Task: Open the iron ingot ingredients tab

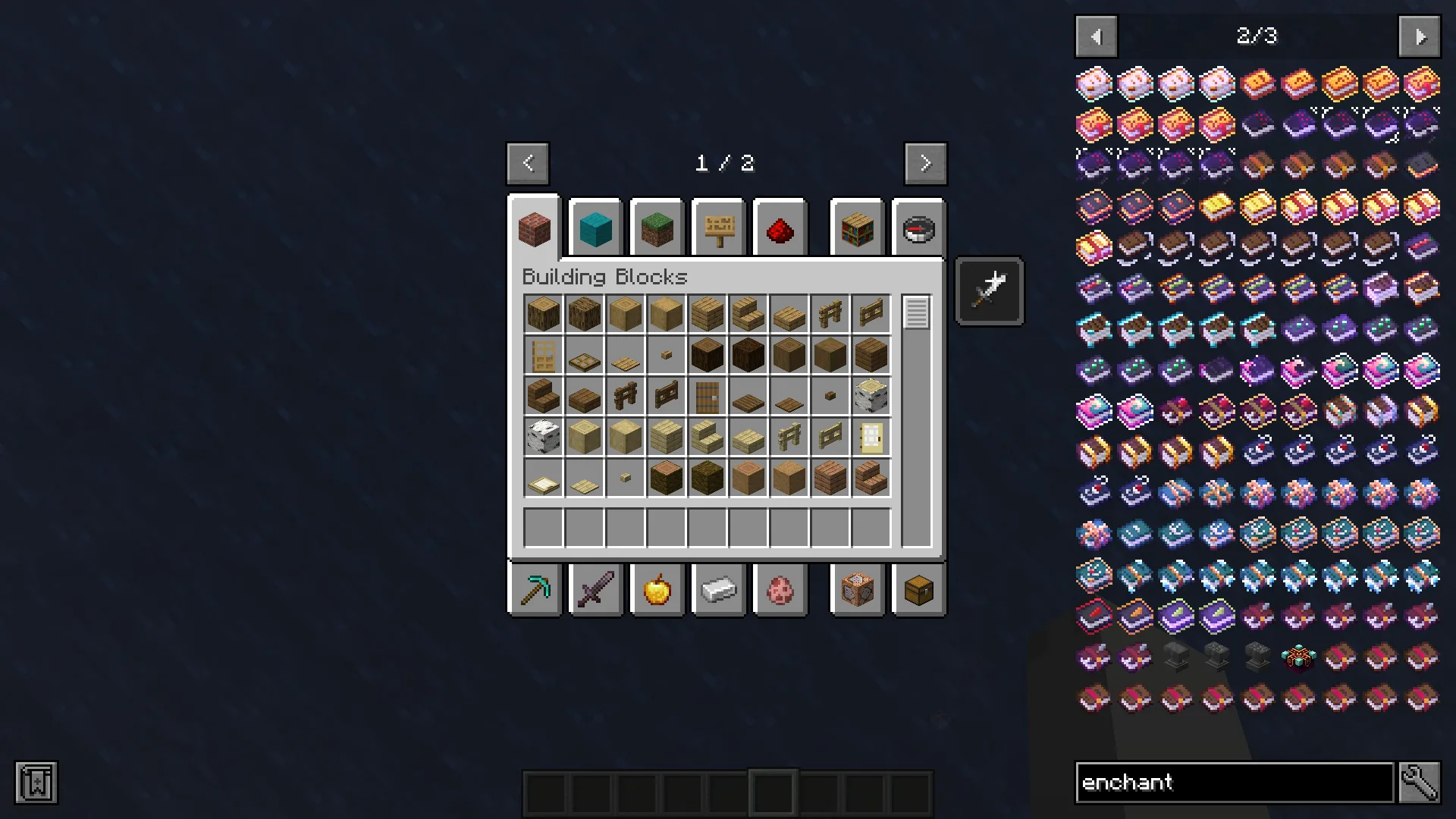Action: pyautogui.click(x=719, y=589)
